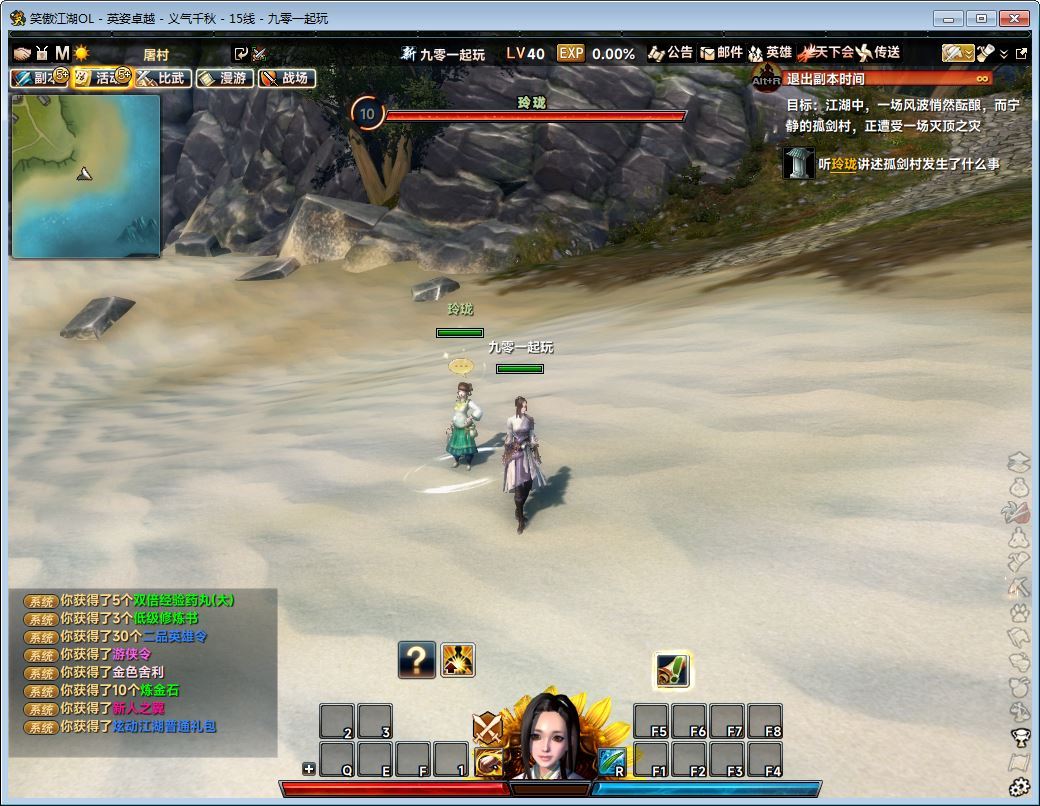
Task: Click the crossed swords combat icon
Action: pyautogui.click(x=487, y=727)
